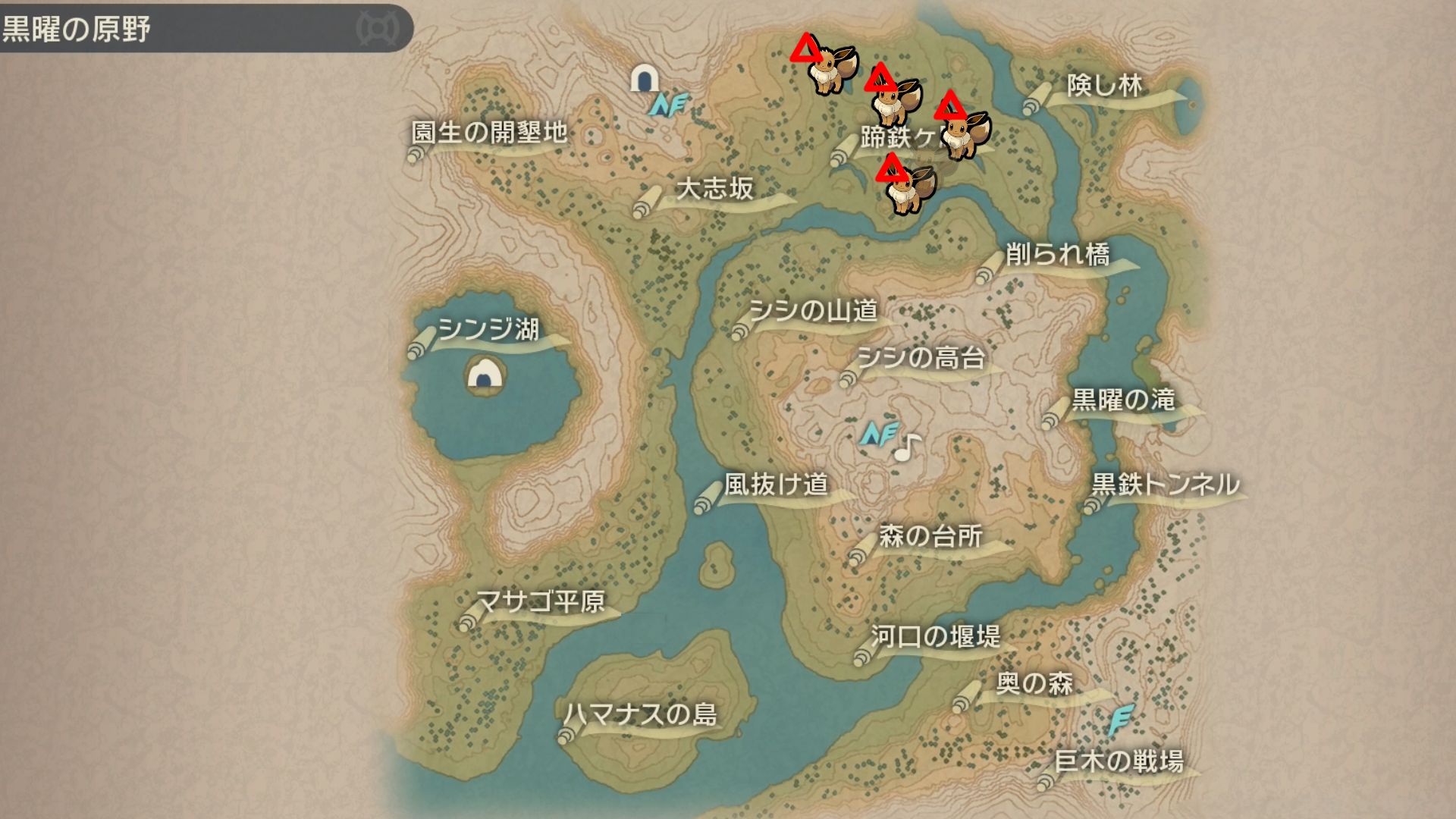Choose the マサゴ平原 location label
This screenshot has height=819, width=1456.
coord(540,602)
